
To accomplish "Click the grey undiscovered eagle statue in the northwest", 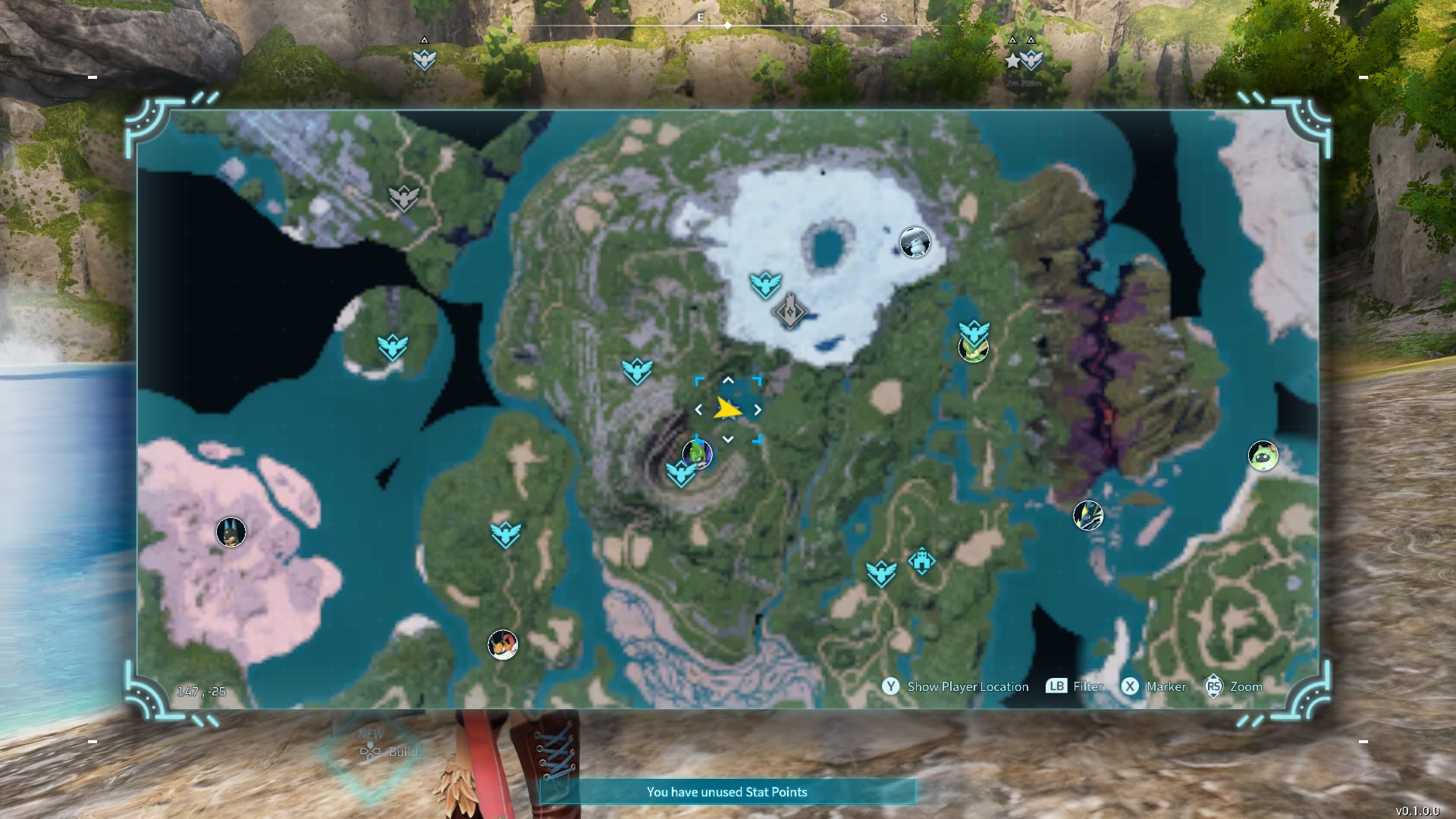I will [x=402, y=196].
